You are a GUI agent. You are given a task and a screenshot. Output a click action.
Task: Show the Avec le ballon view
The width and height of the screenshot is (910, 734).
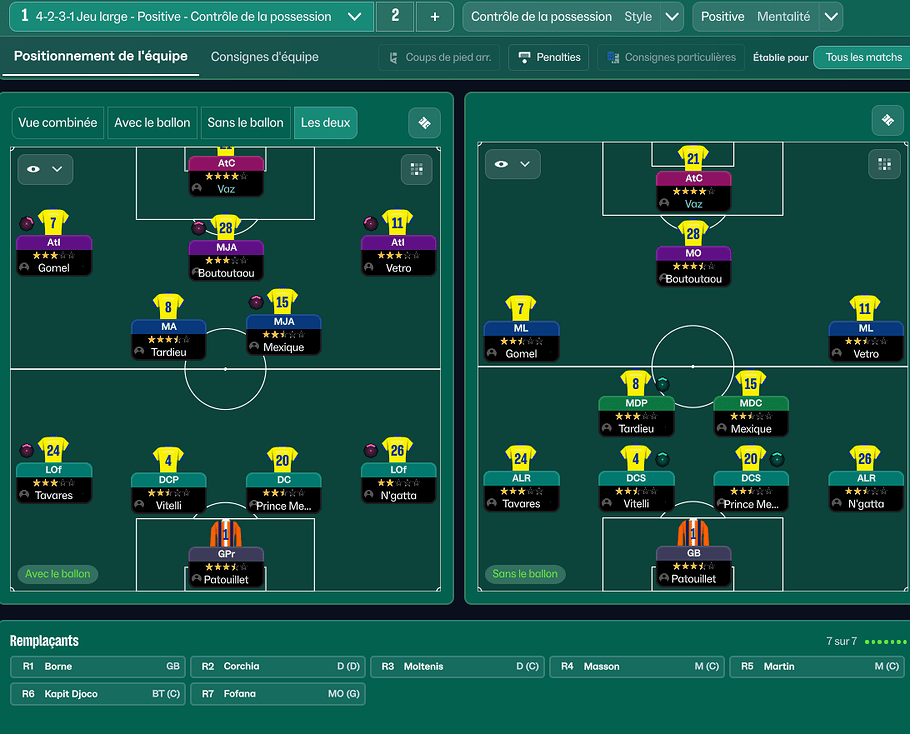coord(152,122)
